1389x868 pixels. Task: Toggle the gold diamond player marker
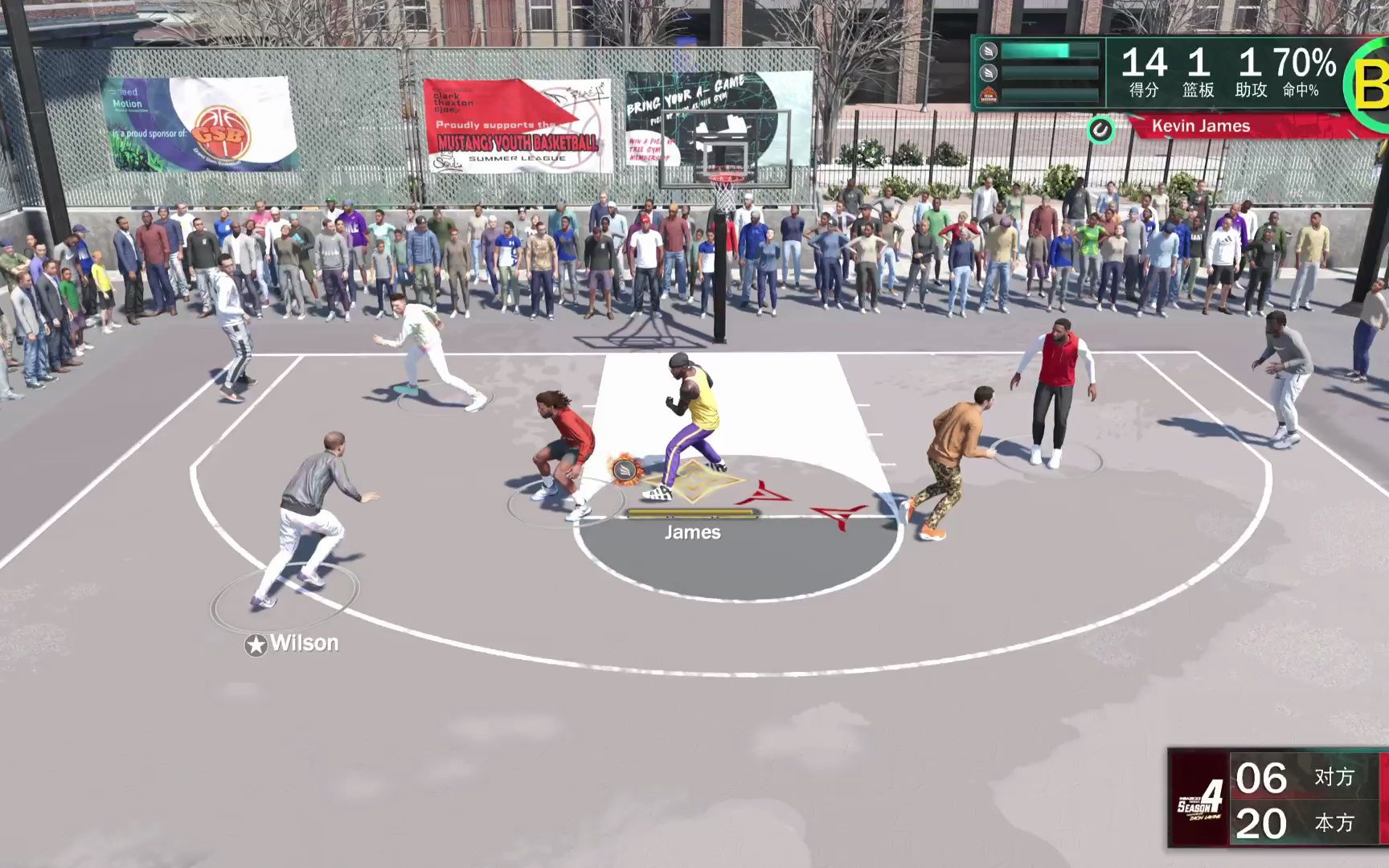694,480
